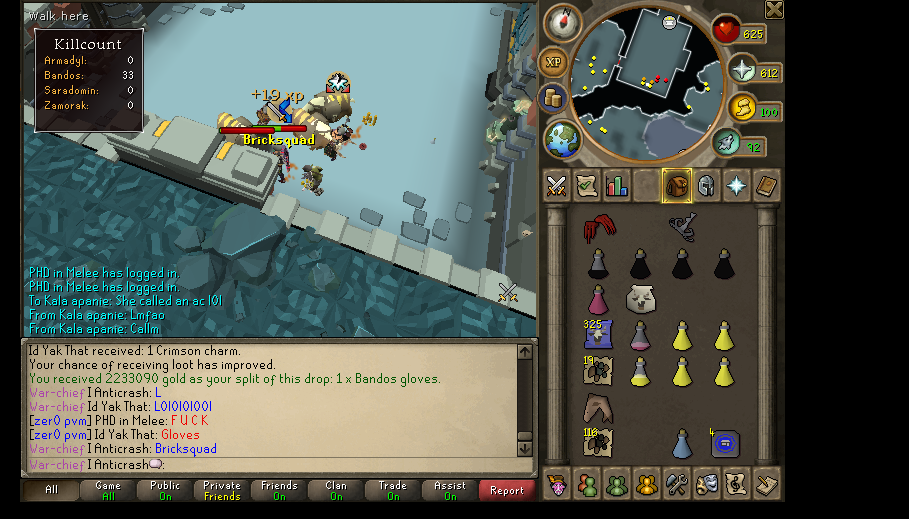The height and width of the screenshot is (519, 909).
Task: Select the polar bear head item
Action: pos(640,298)
